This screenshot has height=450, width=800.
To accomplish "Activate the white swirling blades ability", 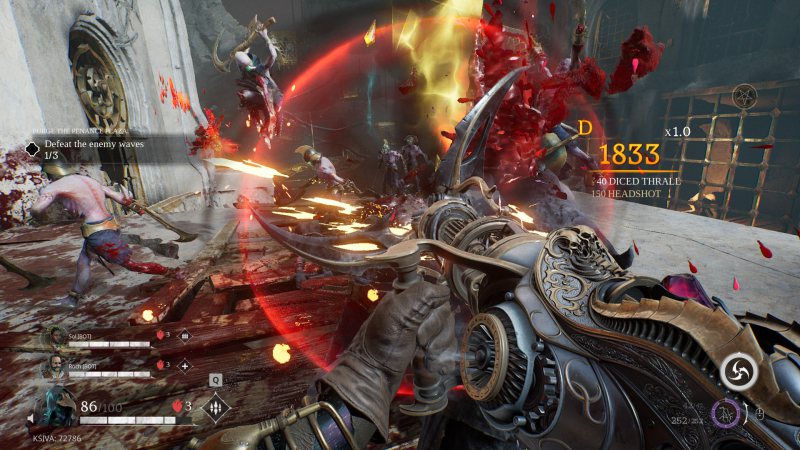I will [738, 371].
